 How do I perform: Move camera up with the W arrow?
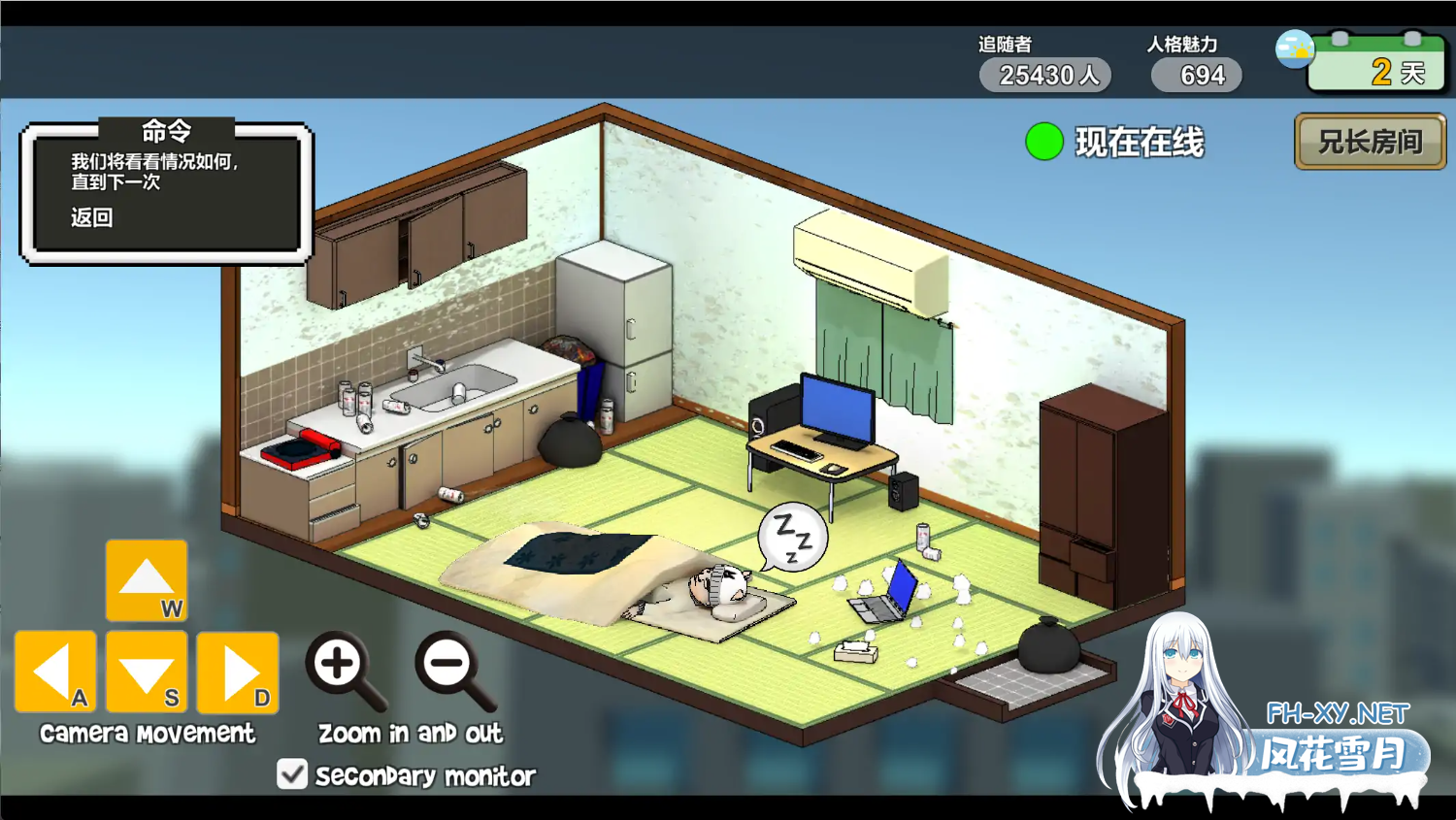147,579
